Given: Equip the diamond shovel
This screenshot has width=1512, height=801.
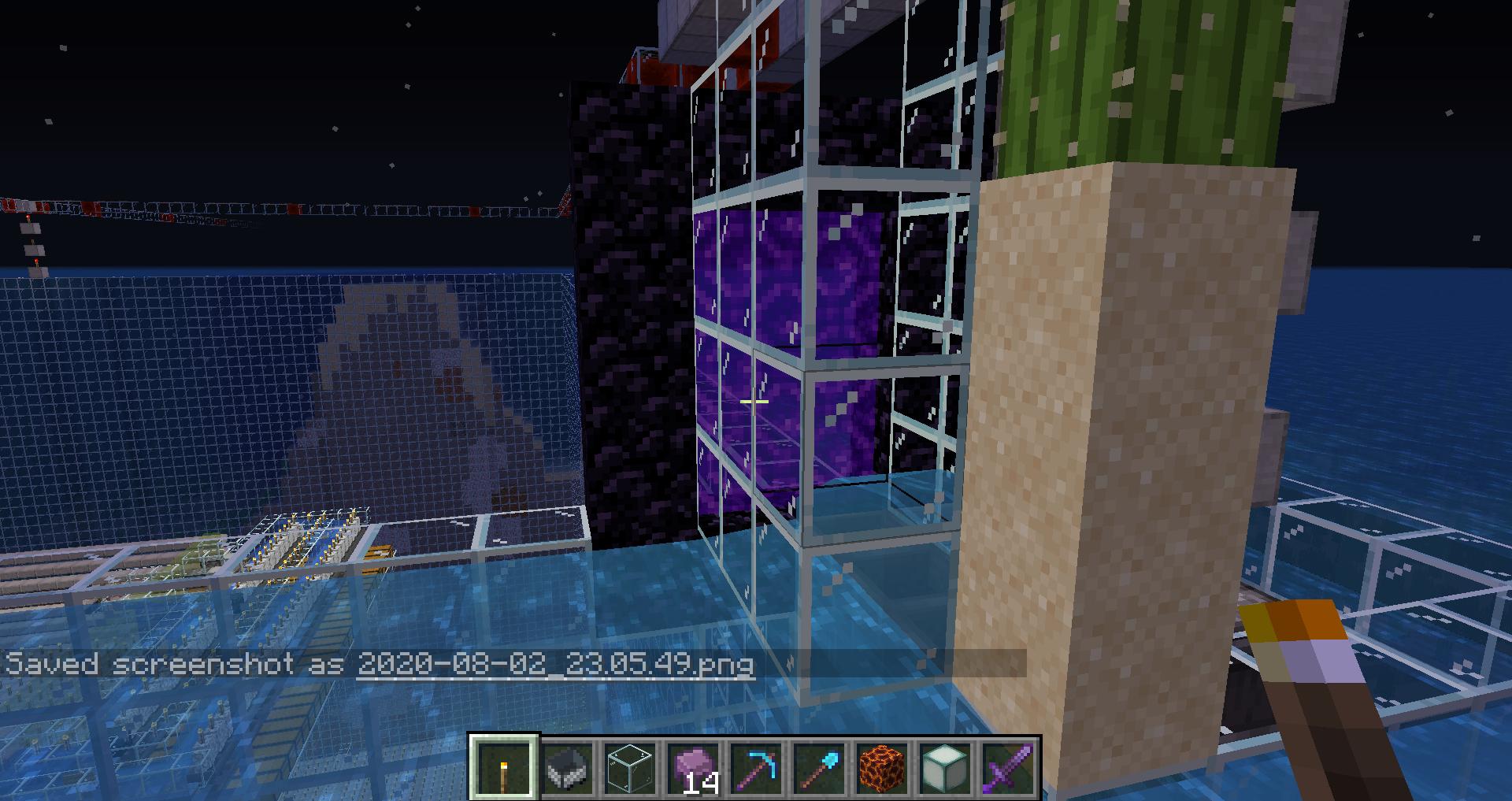Looking at the screenshot, I should (819, 768).
